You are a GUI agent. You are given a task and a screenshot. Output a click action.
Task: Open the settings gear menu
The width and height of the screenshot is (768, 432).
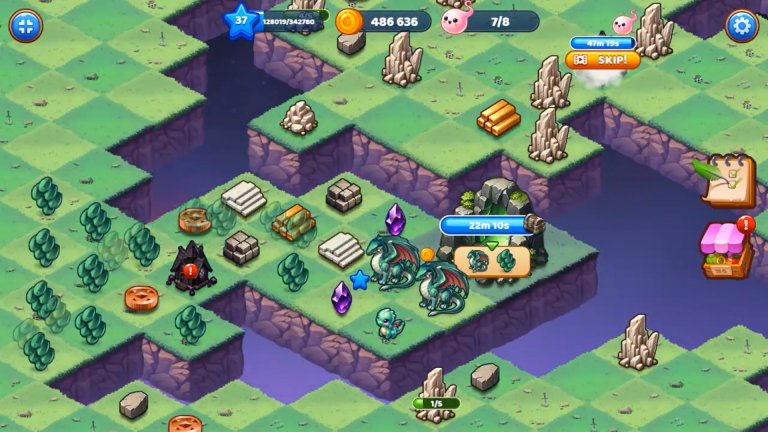coord(741,26)
